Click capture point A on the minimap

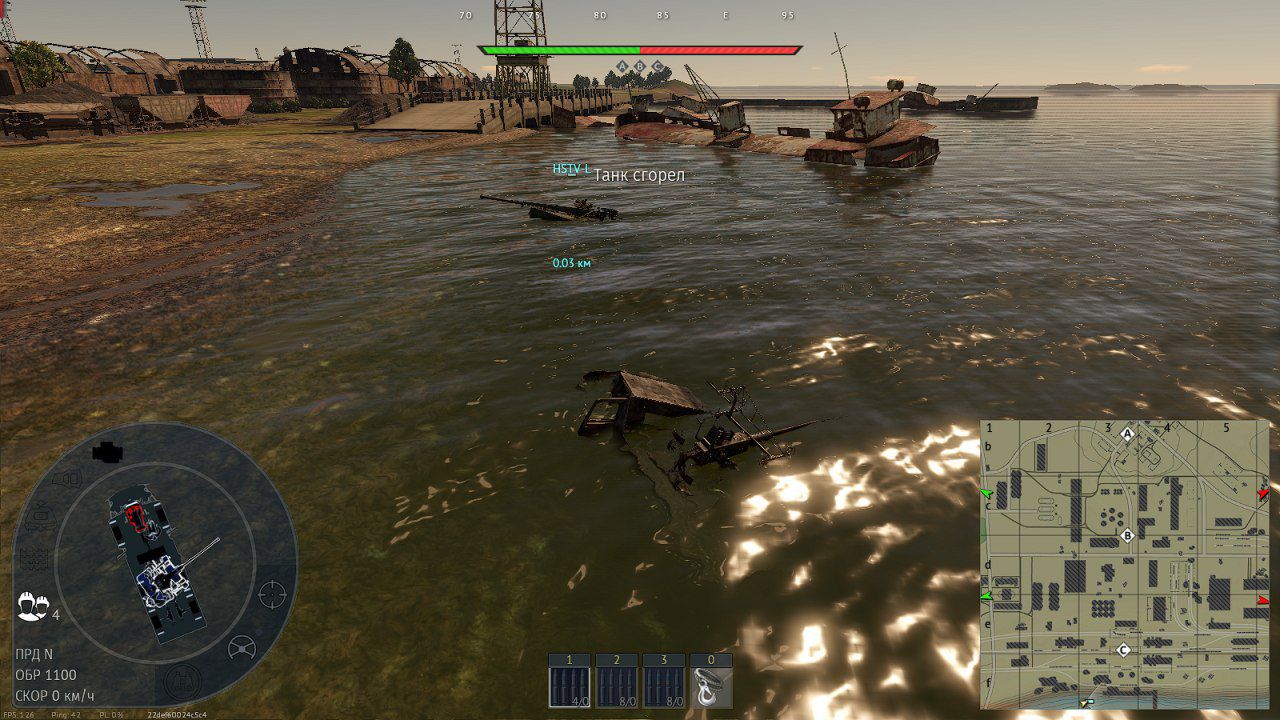(1128, 434)
